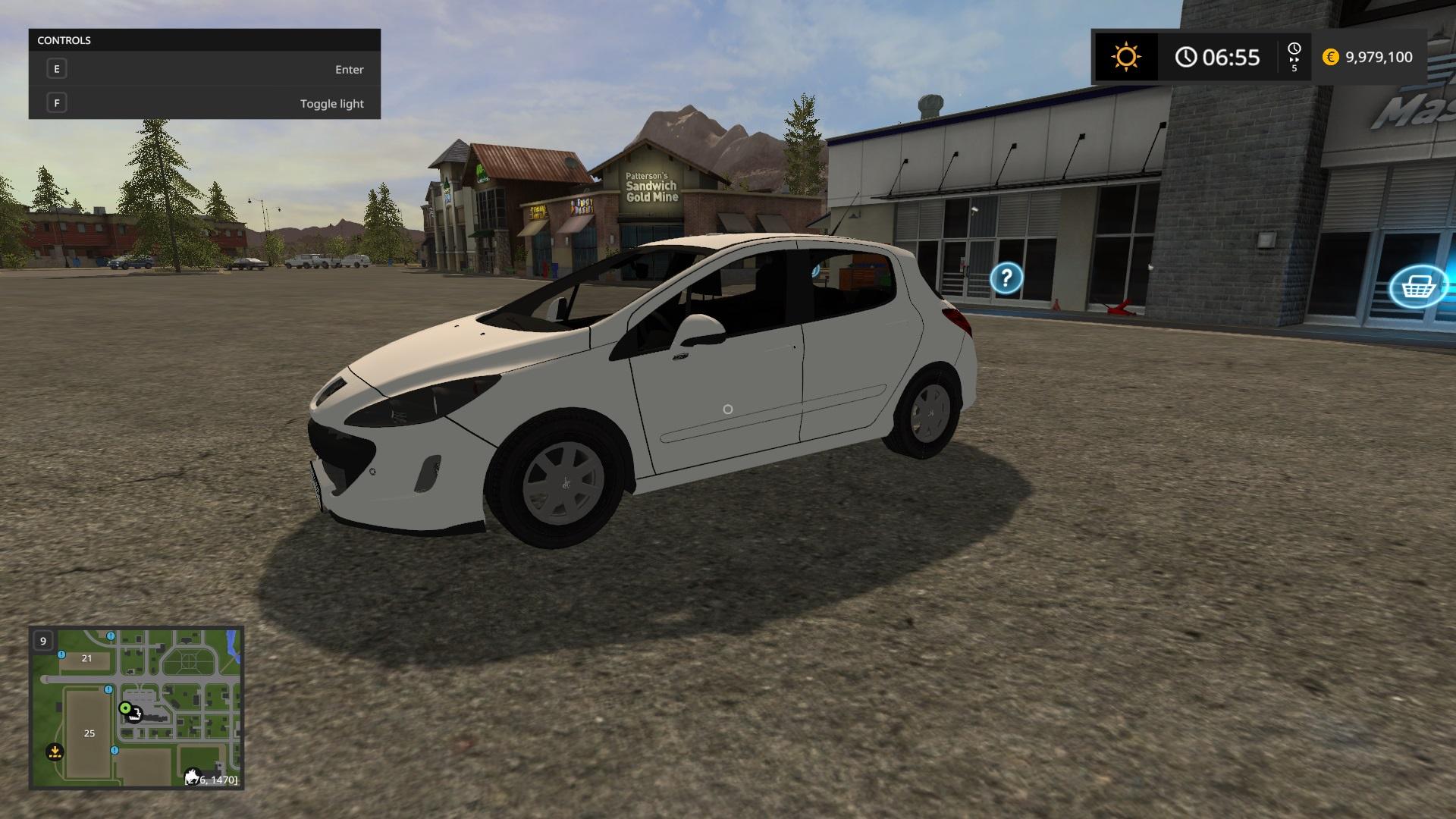The width and height of the screenshot is (1456, 819).
Task: Select the shop basket marker on minimap
Action: 135,714
